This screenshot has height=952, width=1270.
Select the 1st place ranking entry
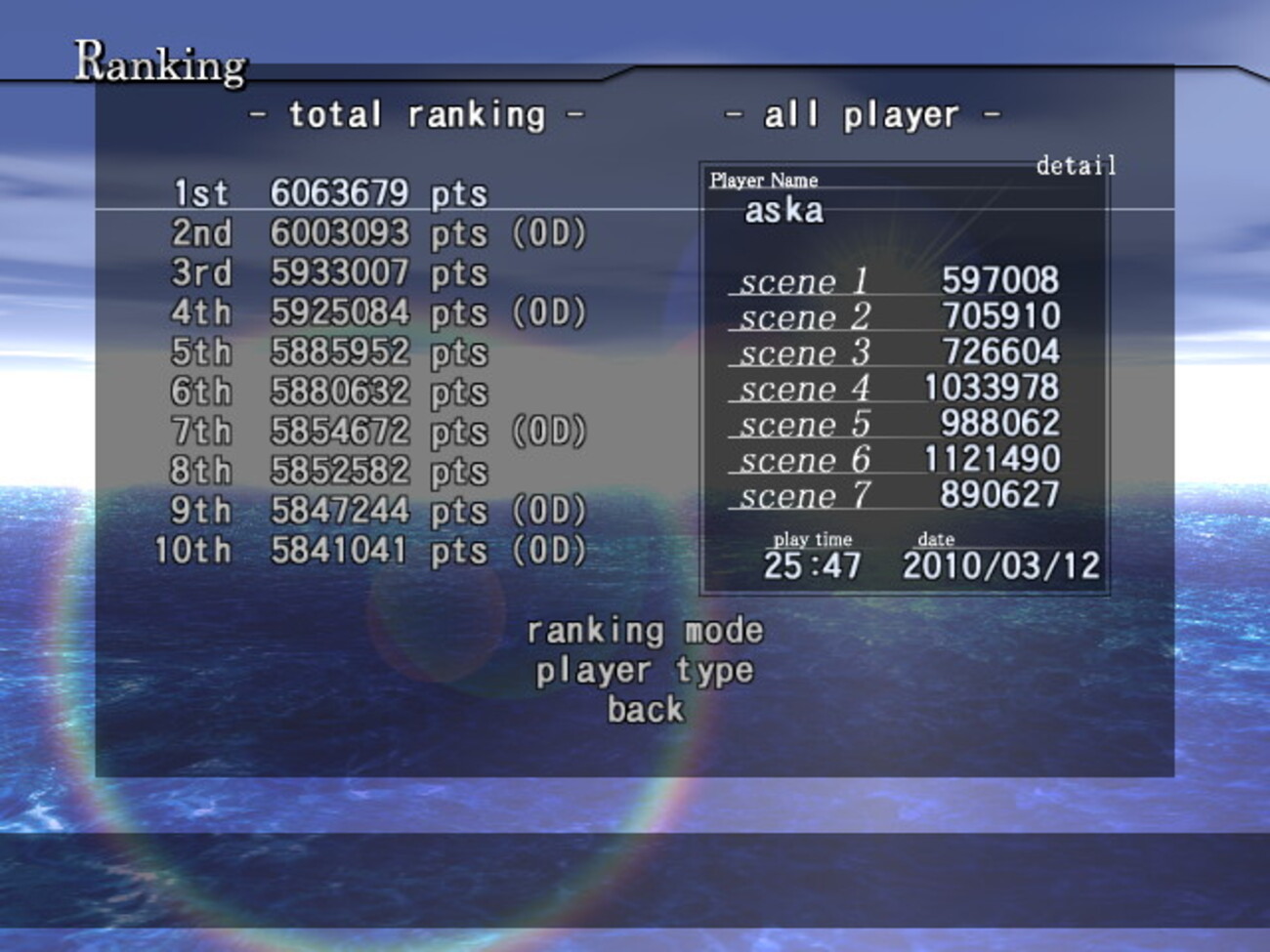[329, 193]
